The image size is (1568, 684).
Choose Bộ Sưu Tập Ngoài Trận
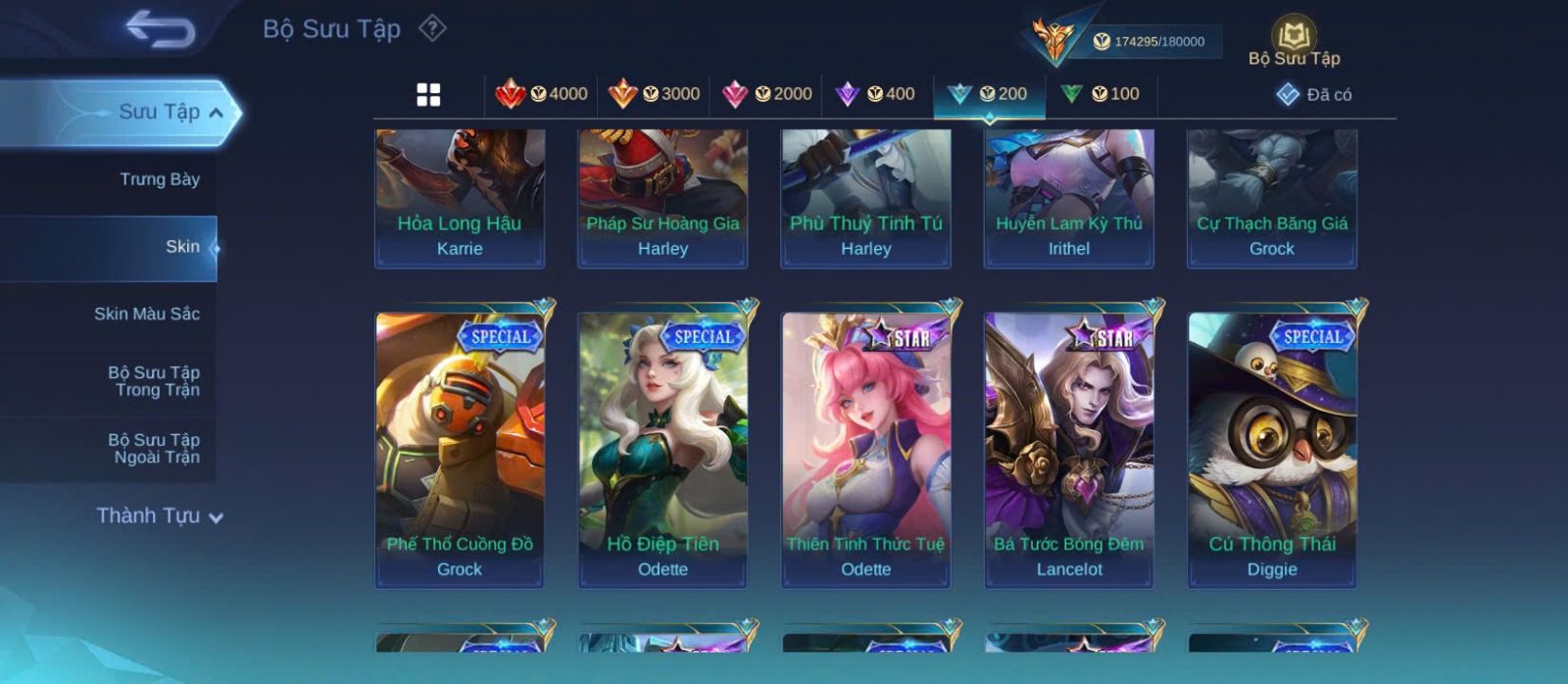154,449
